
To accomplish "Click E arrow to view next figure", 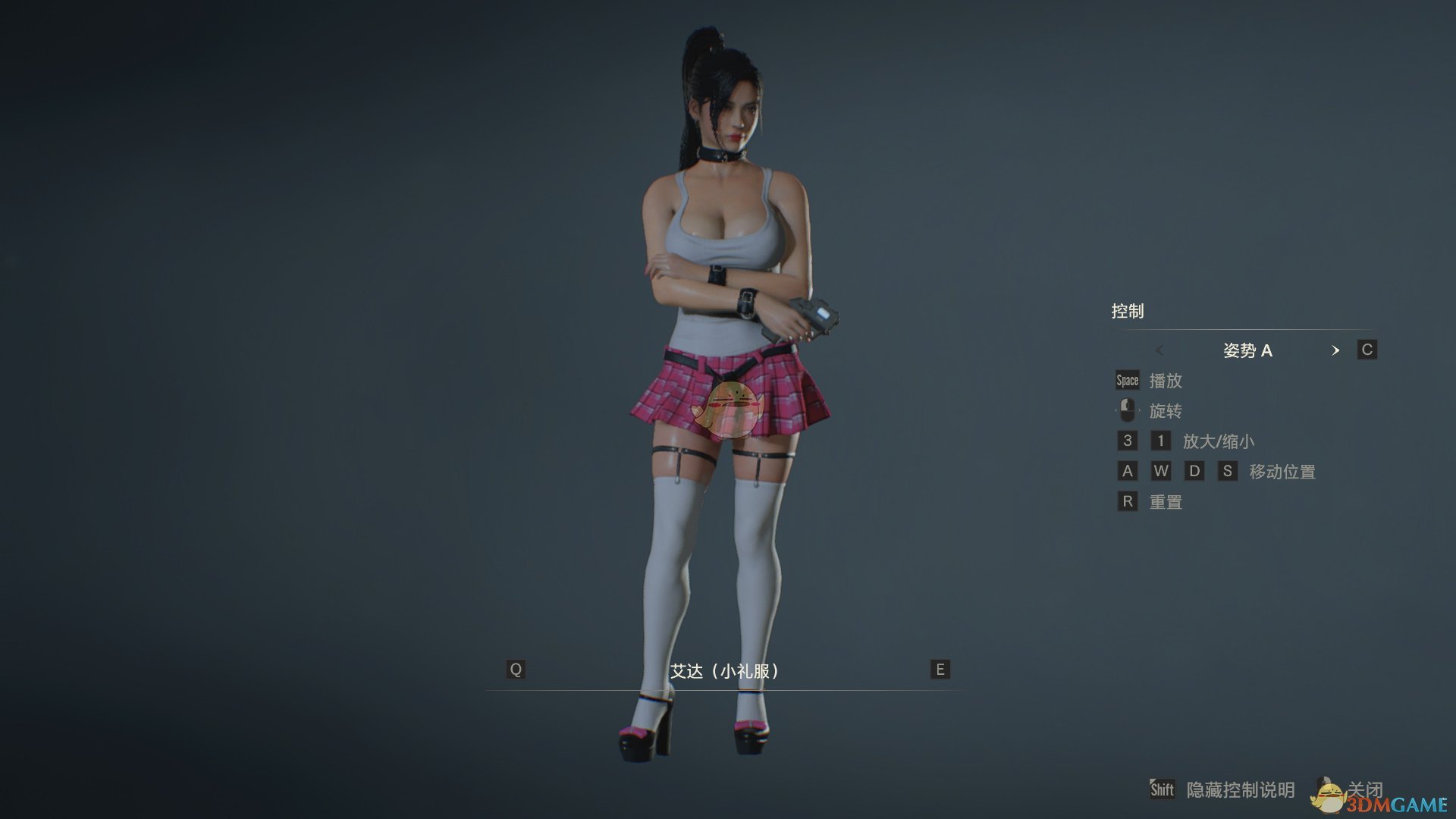I will [x=938, y=670].
